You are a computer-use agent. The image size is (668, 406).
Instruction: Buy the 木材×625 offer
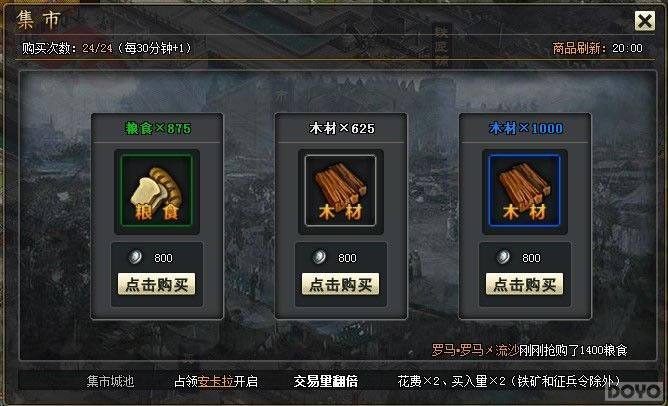click(x=341, y=284)
